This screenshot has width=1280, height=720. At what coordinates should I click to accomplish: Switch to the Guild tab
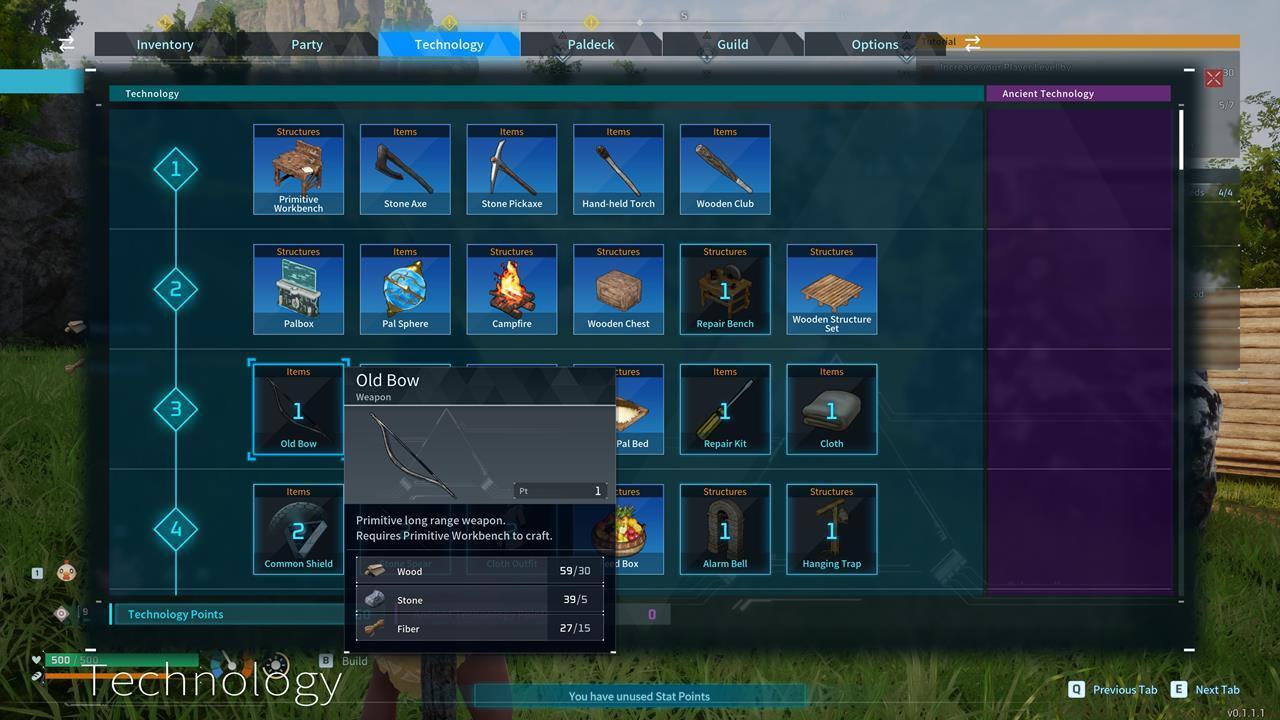point(732,44)
